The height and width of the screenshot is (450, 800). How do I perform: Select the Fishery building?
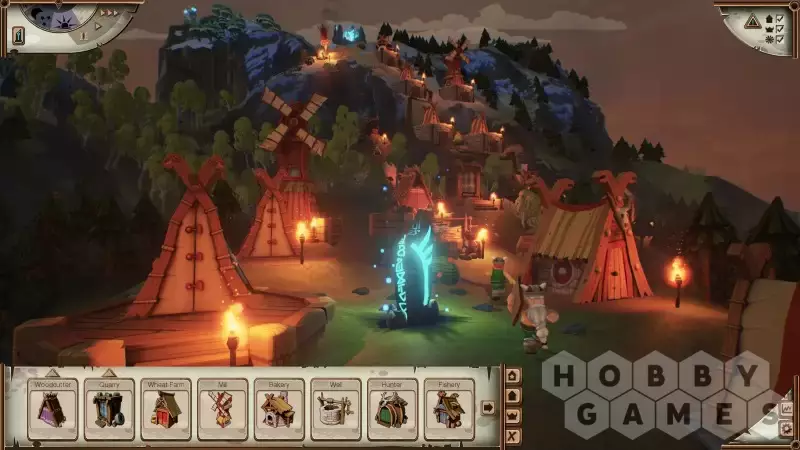tap(448, 409)
